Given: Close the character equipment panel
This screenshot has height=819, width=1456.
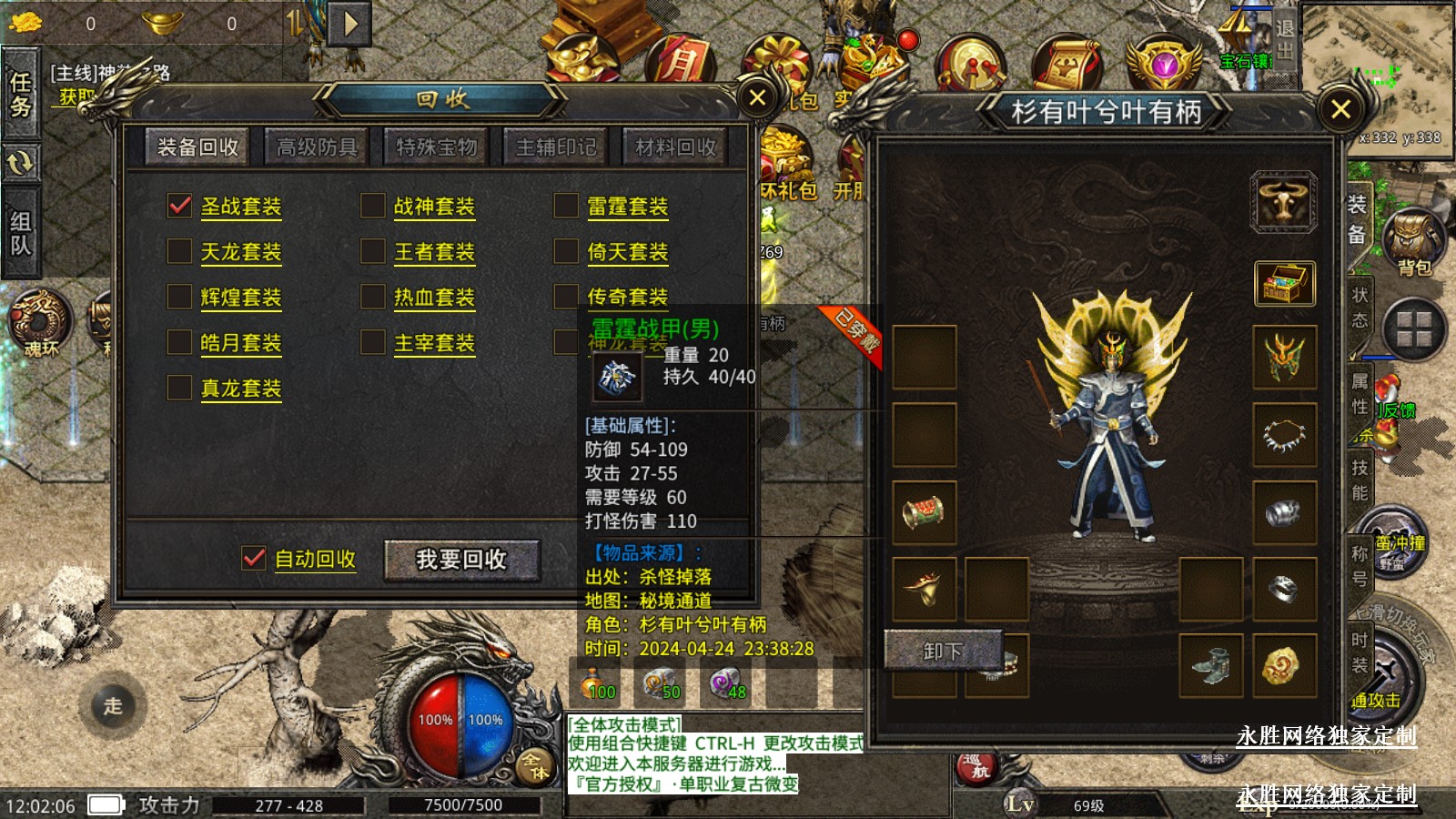Looking at the screenshot, I should (x=1340, y=110).
